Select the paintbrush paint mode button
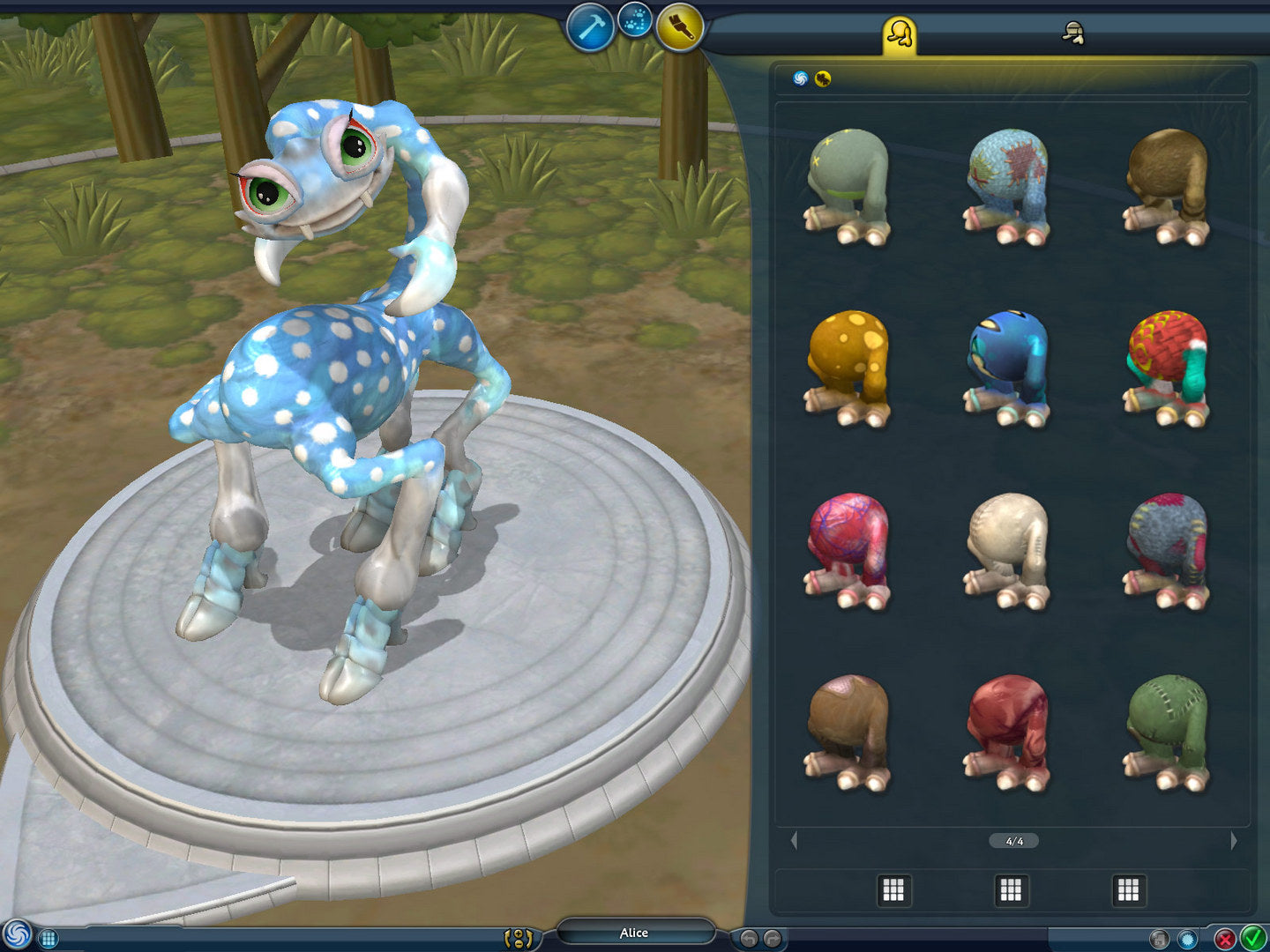Image resolution: width=1270 pixels, height=952 pixels. (679, 26)
